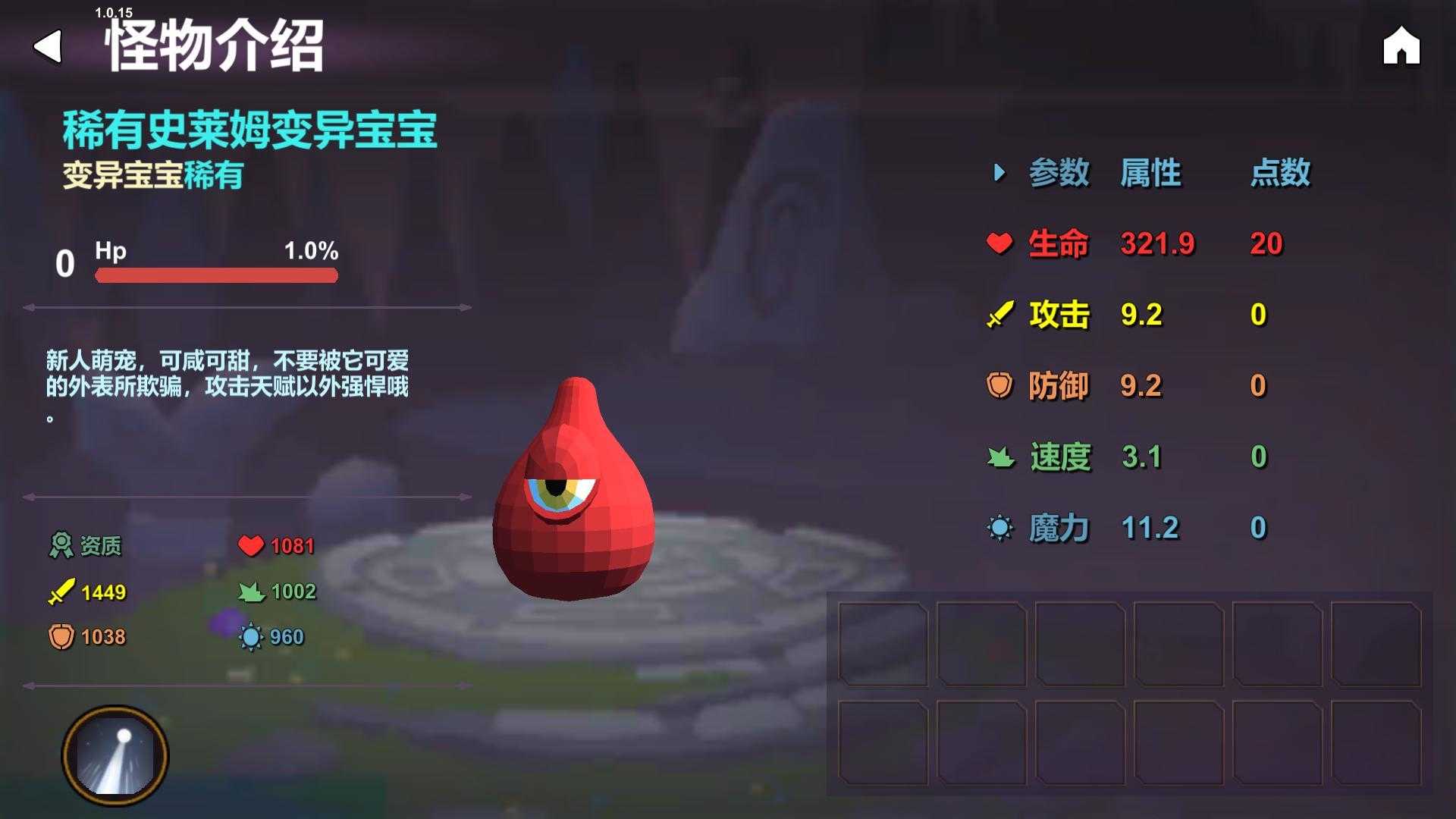Select the sword 攻击 attack stat icon
The image size is (1456, 819).
[999, 313]
